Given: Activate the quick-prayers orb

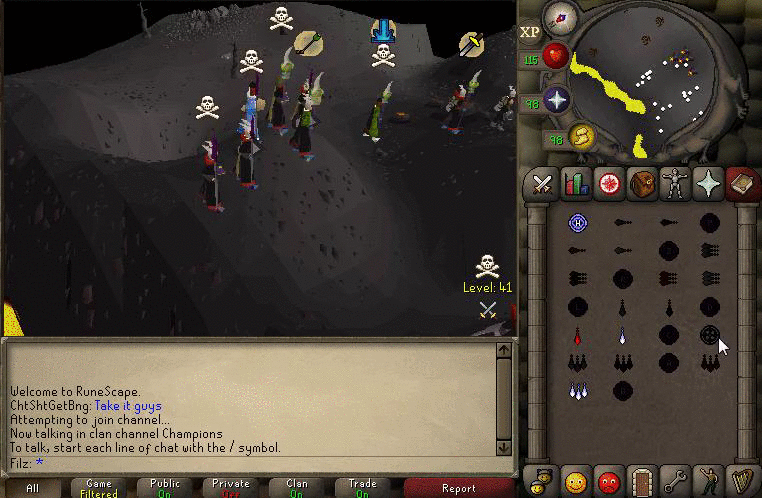Looking at the screenshot, I should click(556, 100).
